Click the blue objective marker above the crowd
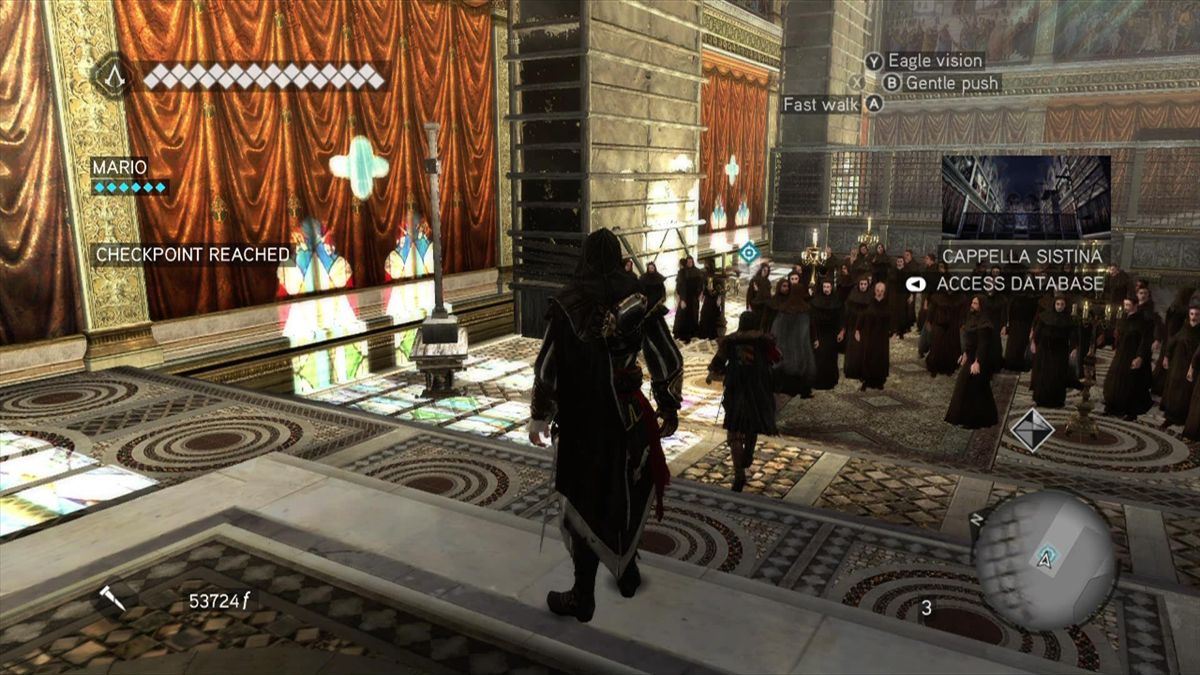Viewport: 1200px width, 675px height. [x=748, y=253]
